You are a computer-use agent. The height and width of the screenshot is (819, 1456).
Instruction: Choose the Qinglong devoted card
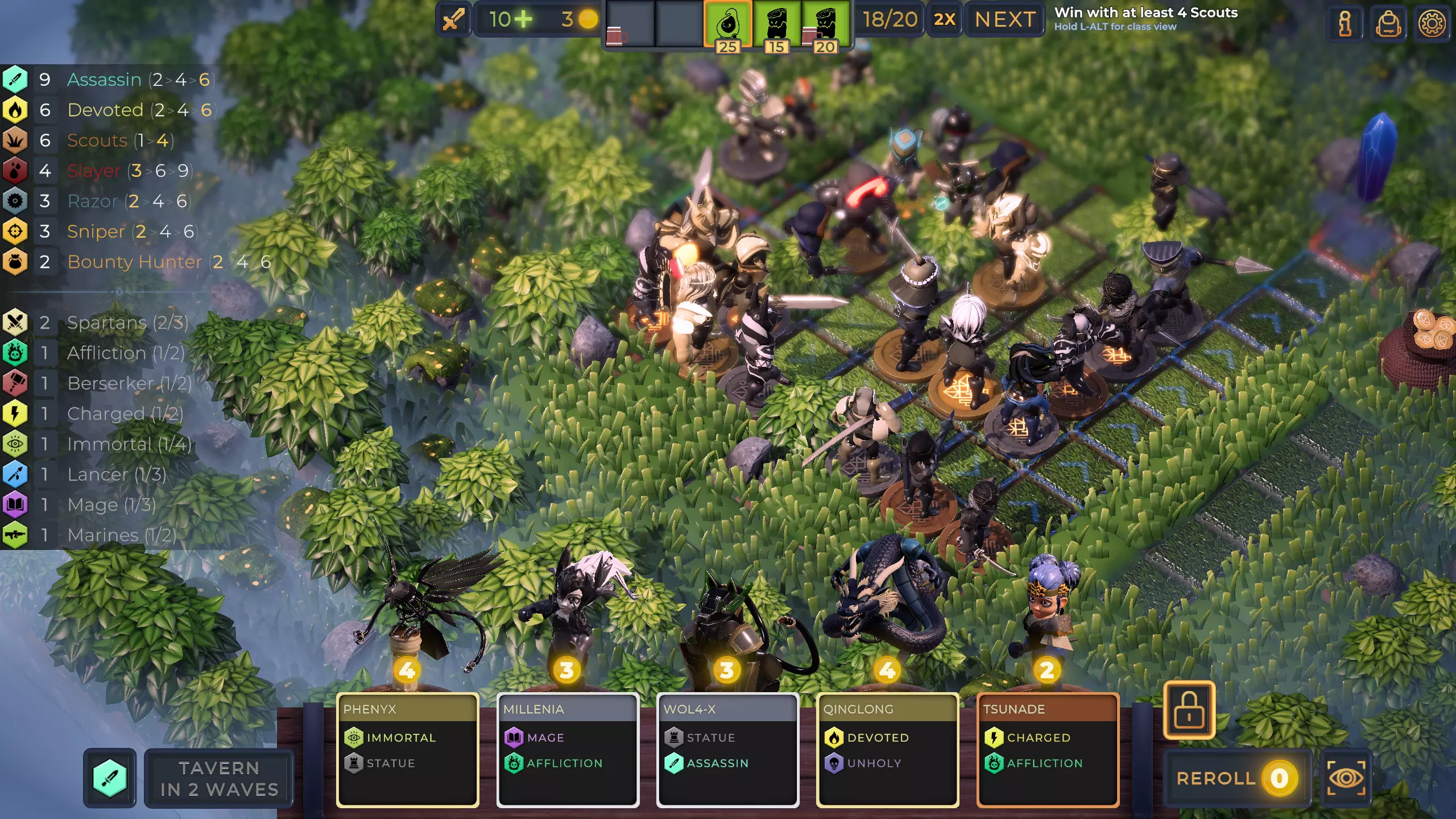coord(887,750)
